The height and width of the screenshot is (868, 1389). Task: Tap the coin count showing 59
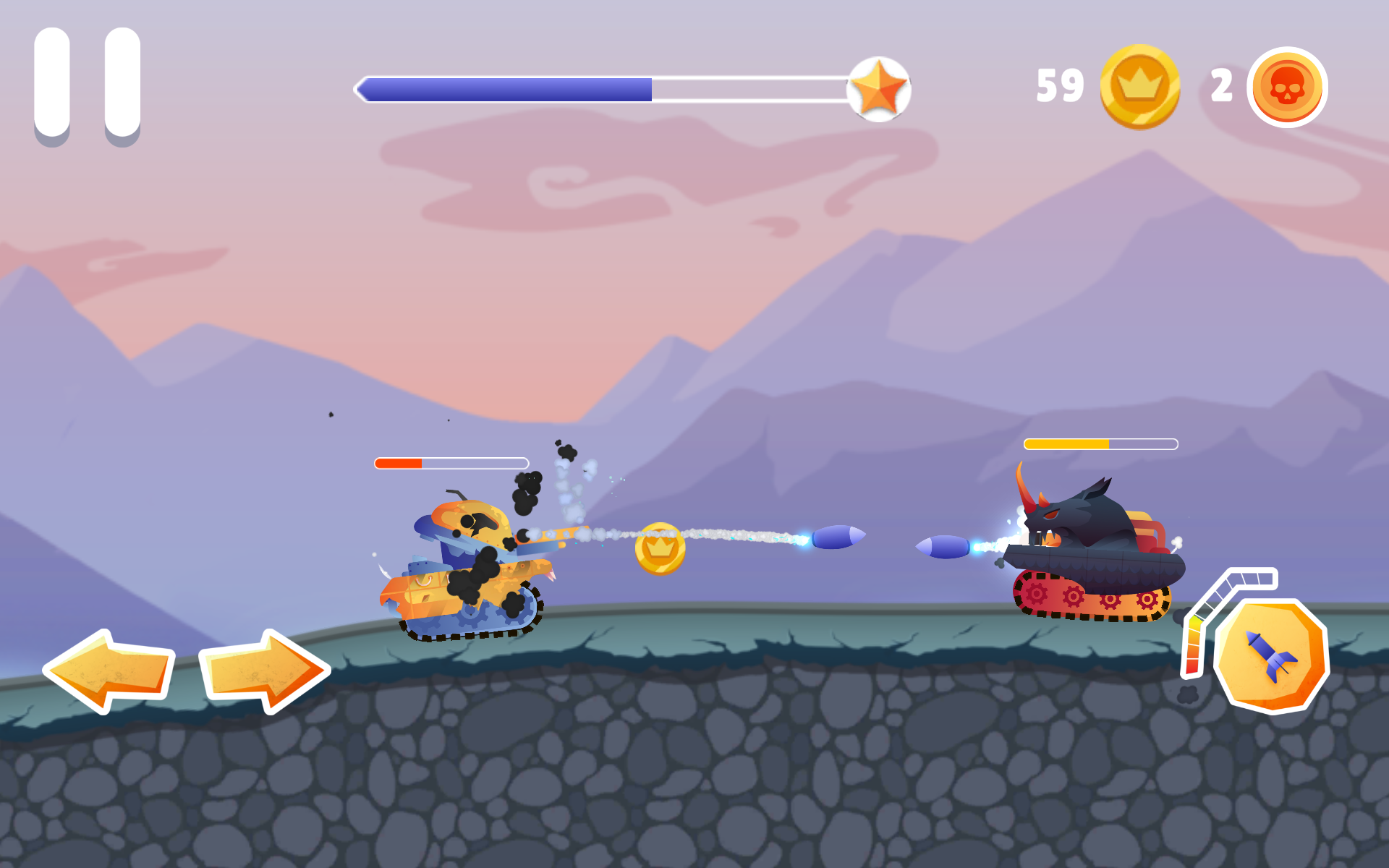click(1061, 86)
